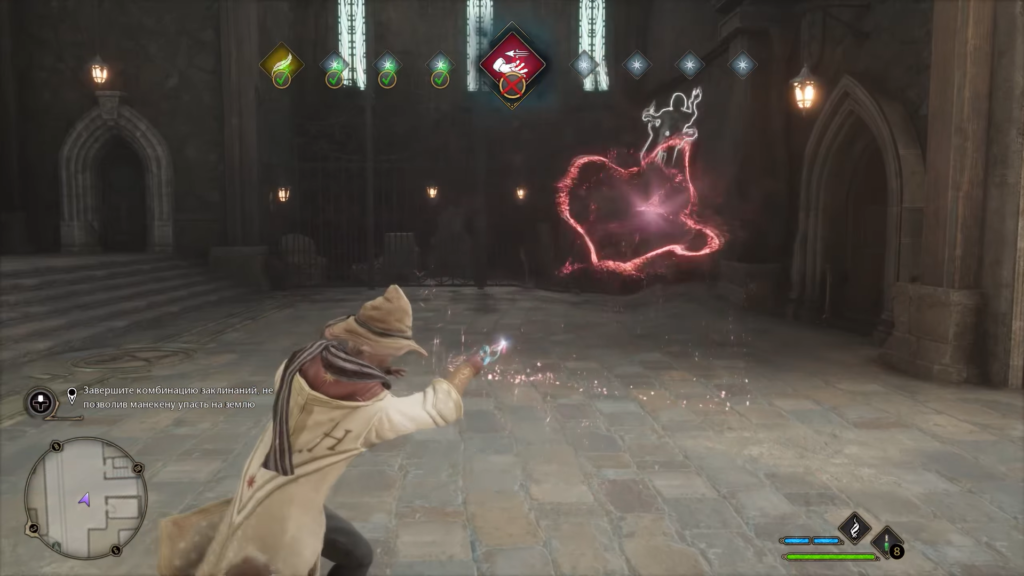Activate the ancient magic swirl icon

[x=853, y=526]
